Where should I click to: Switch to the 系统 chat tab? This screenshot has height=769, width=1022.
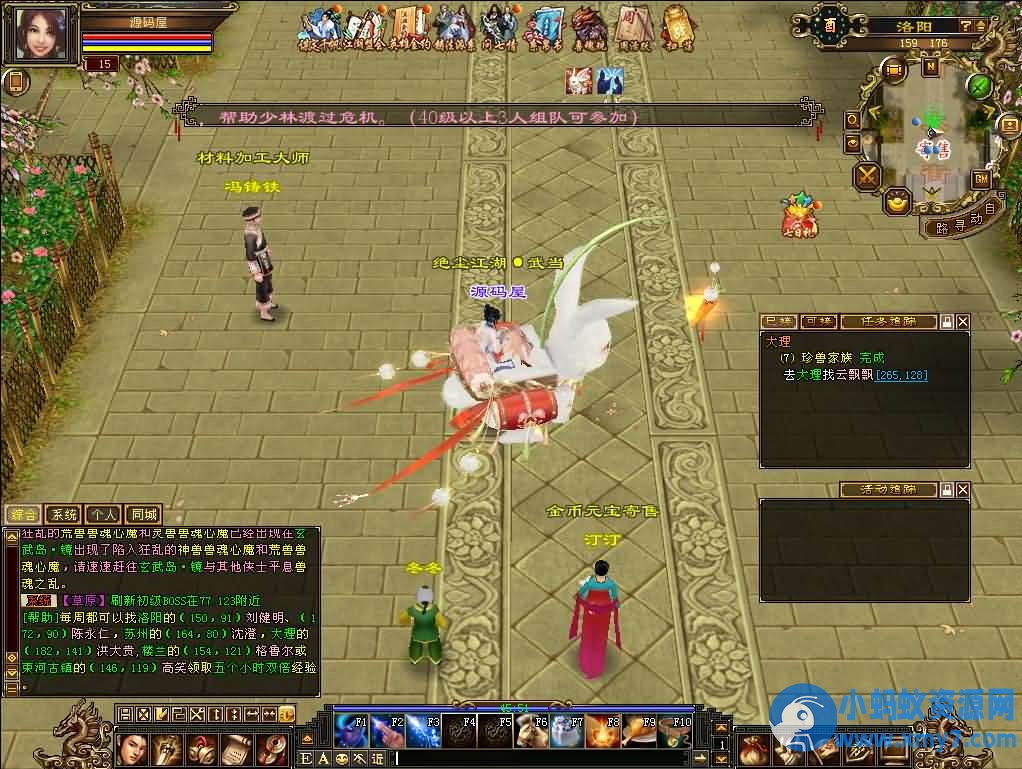64,514
